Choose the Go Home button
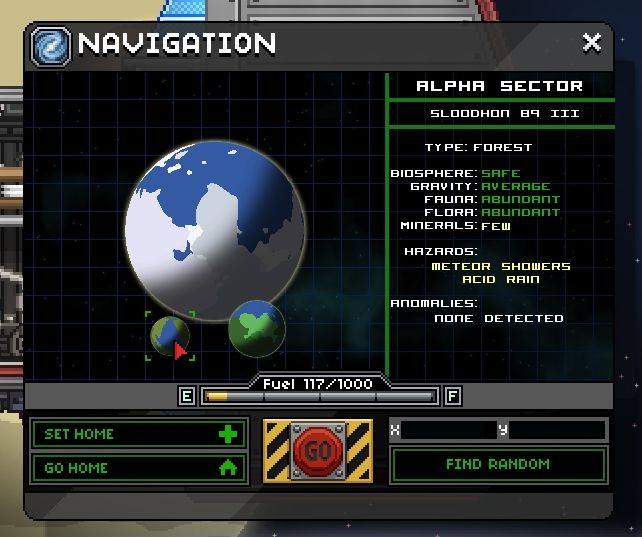Screen dimensions: 642x537 138,467
